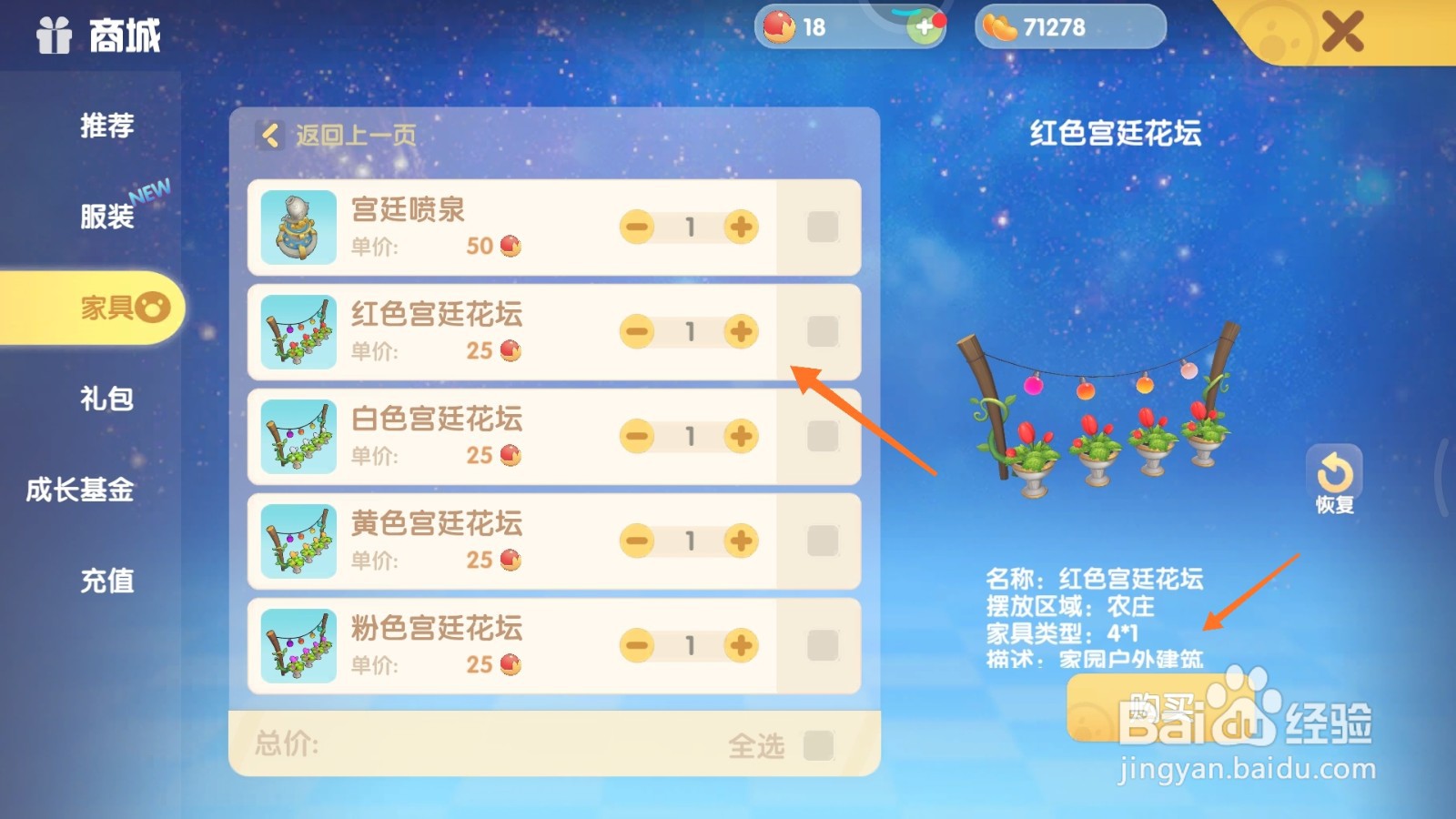Click the back chevron beside 返回上一页
1456x819 pixels.
point(268,135)
